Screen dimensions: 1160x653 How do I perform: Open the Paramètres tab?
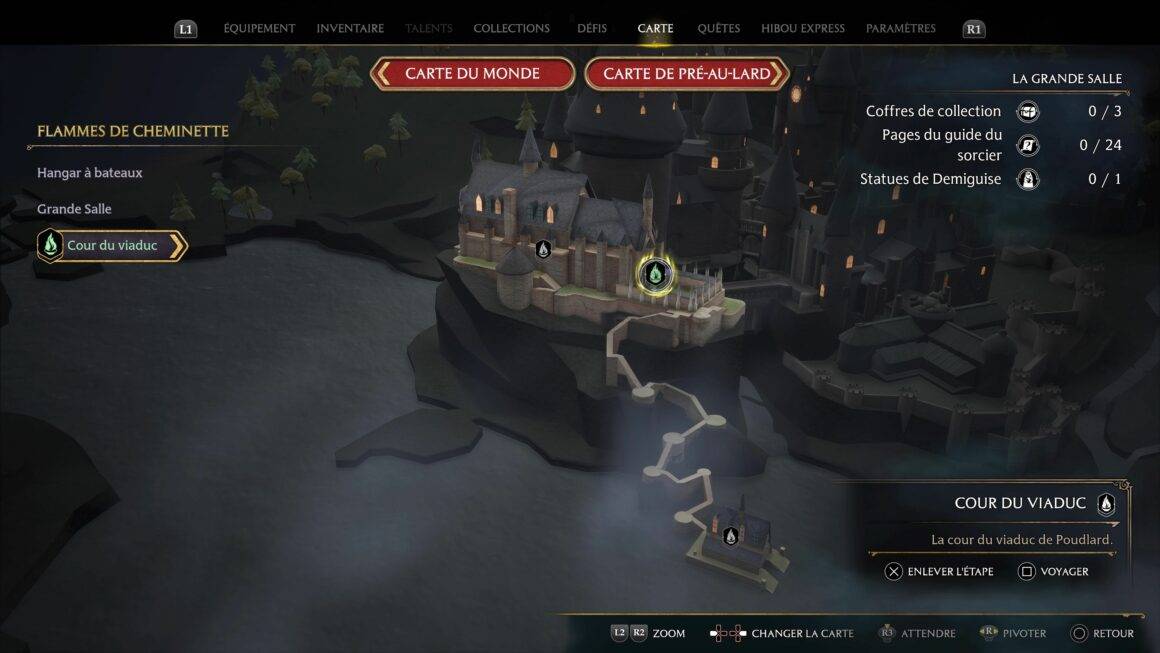[901, 29]
